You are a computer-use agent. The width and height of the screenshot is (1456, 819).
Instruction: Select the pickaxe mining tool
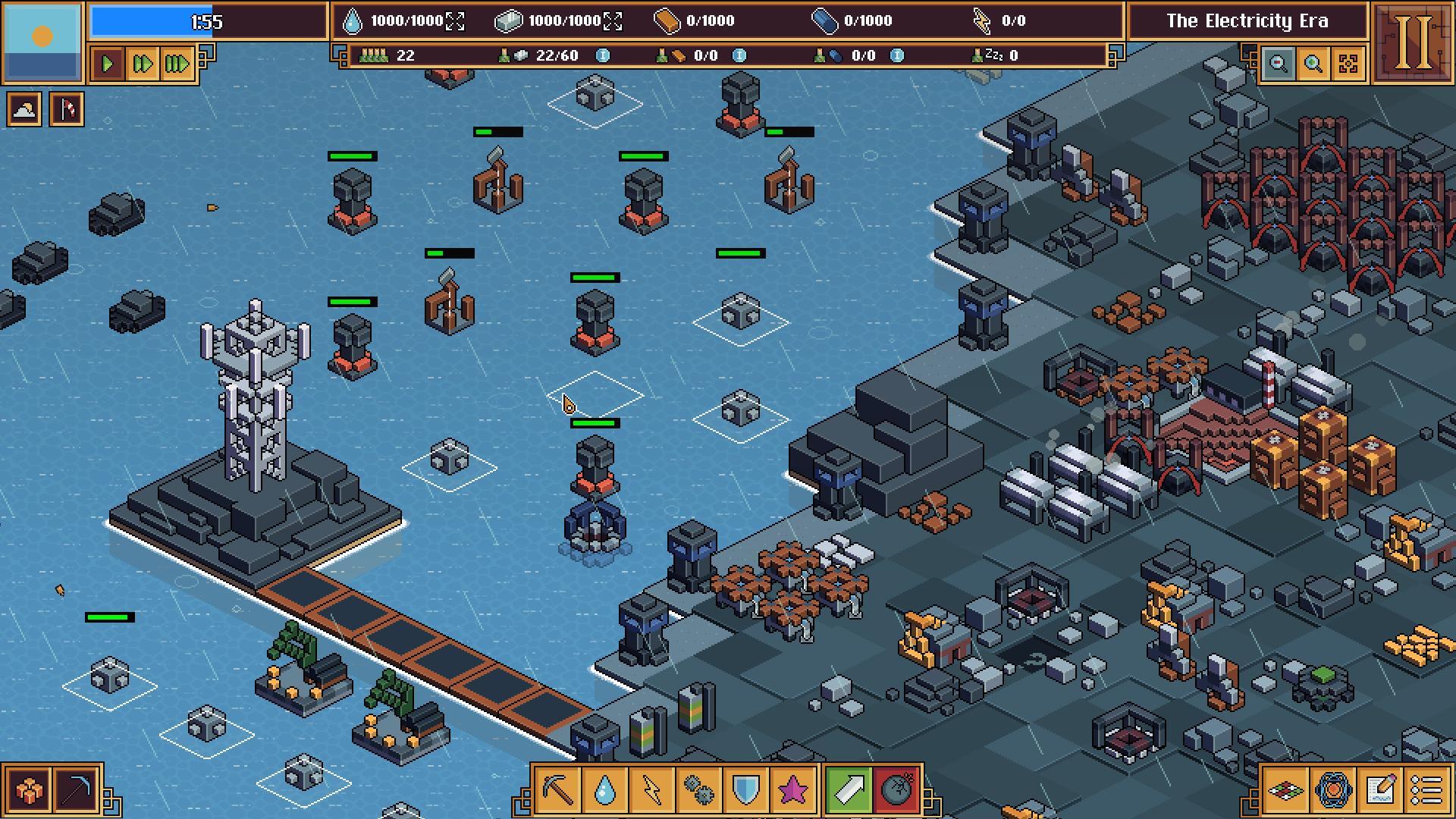[x=559, y=789]
